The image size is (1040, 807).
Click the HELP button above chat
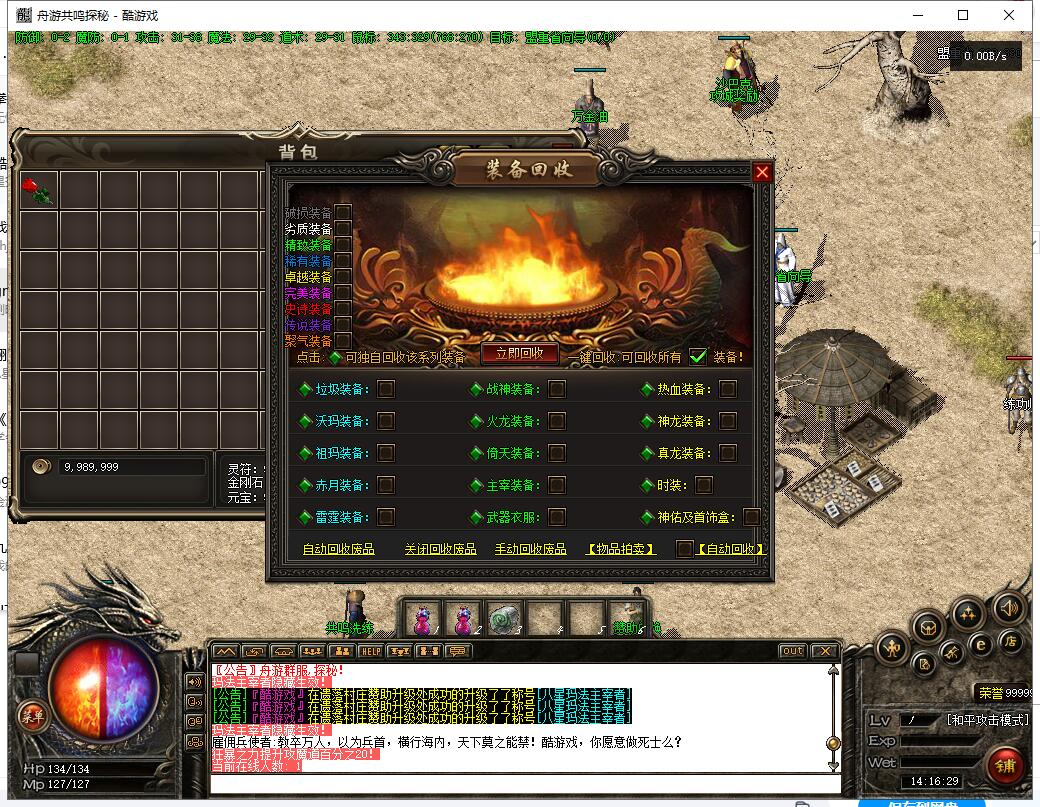(x=371, y=651)
